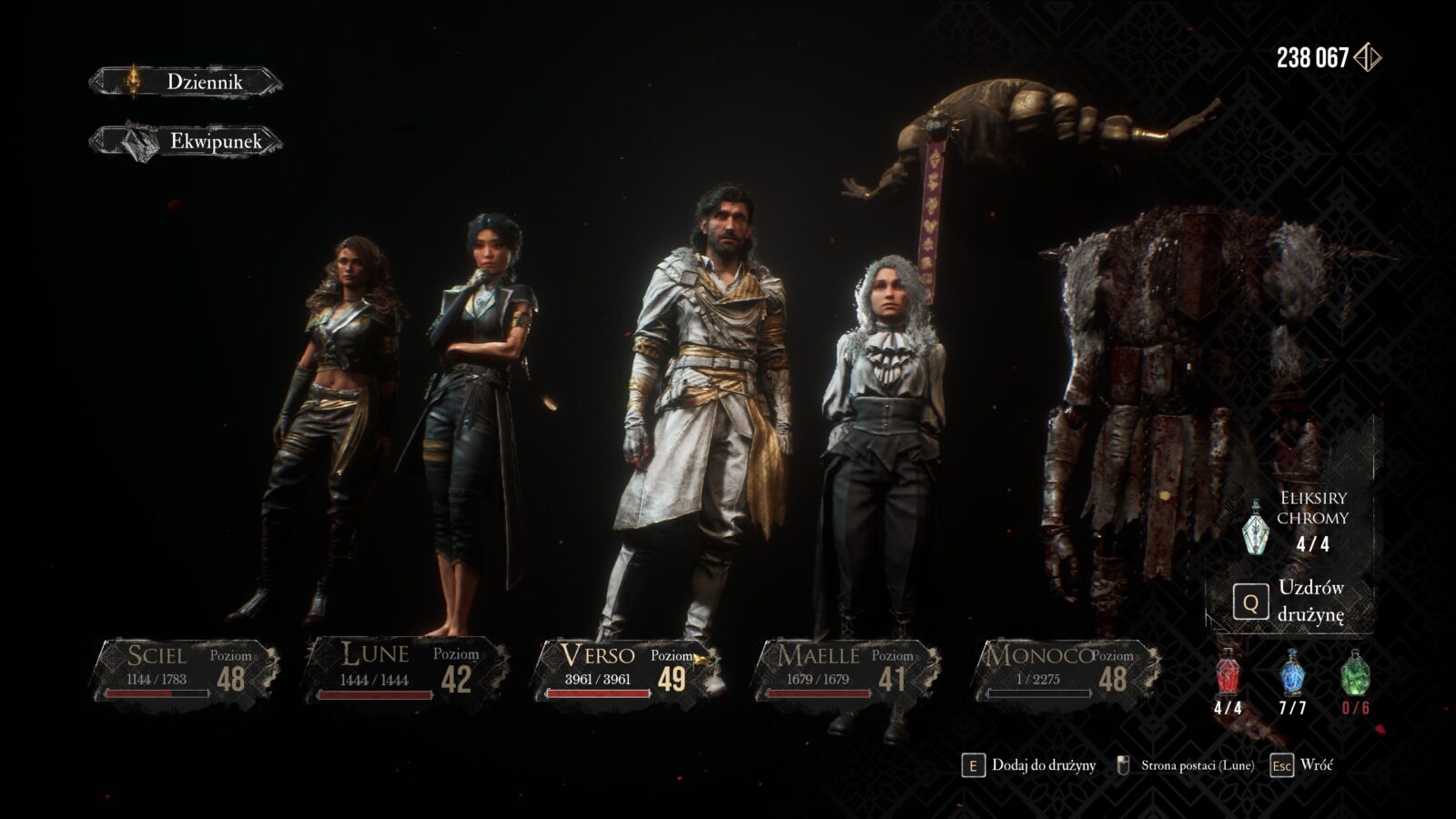Click the Eliksiry Chromy crystal flask icon
1456x819 pixels.
[x=1256, y=526]
